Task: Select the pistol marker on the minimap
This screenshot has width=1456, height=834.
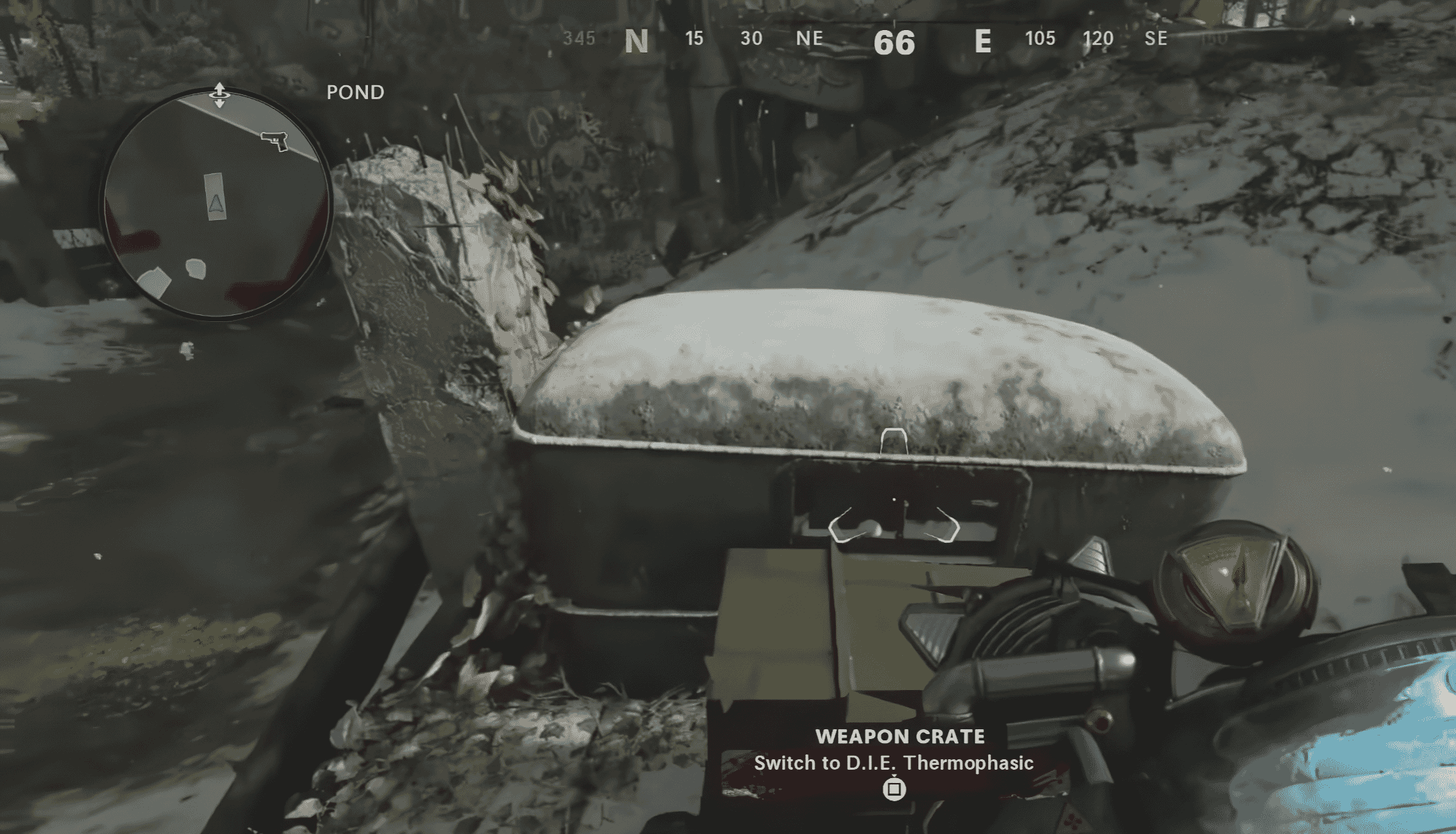Action: coord(275,140)
